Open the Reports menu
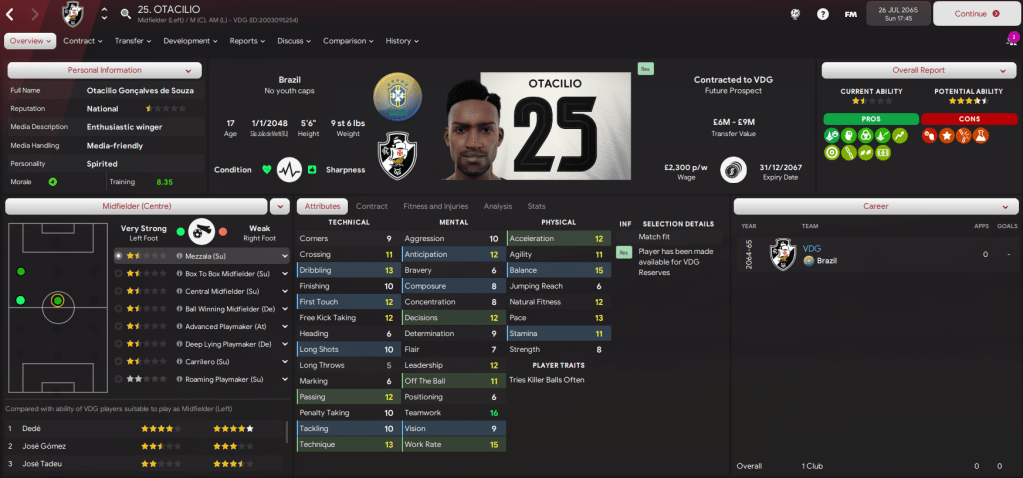 pos(247,41)
